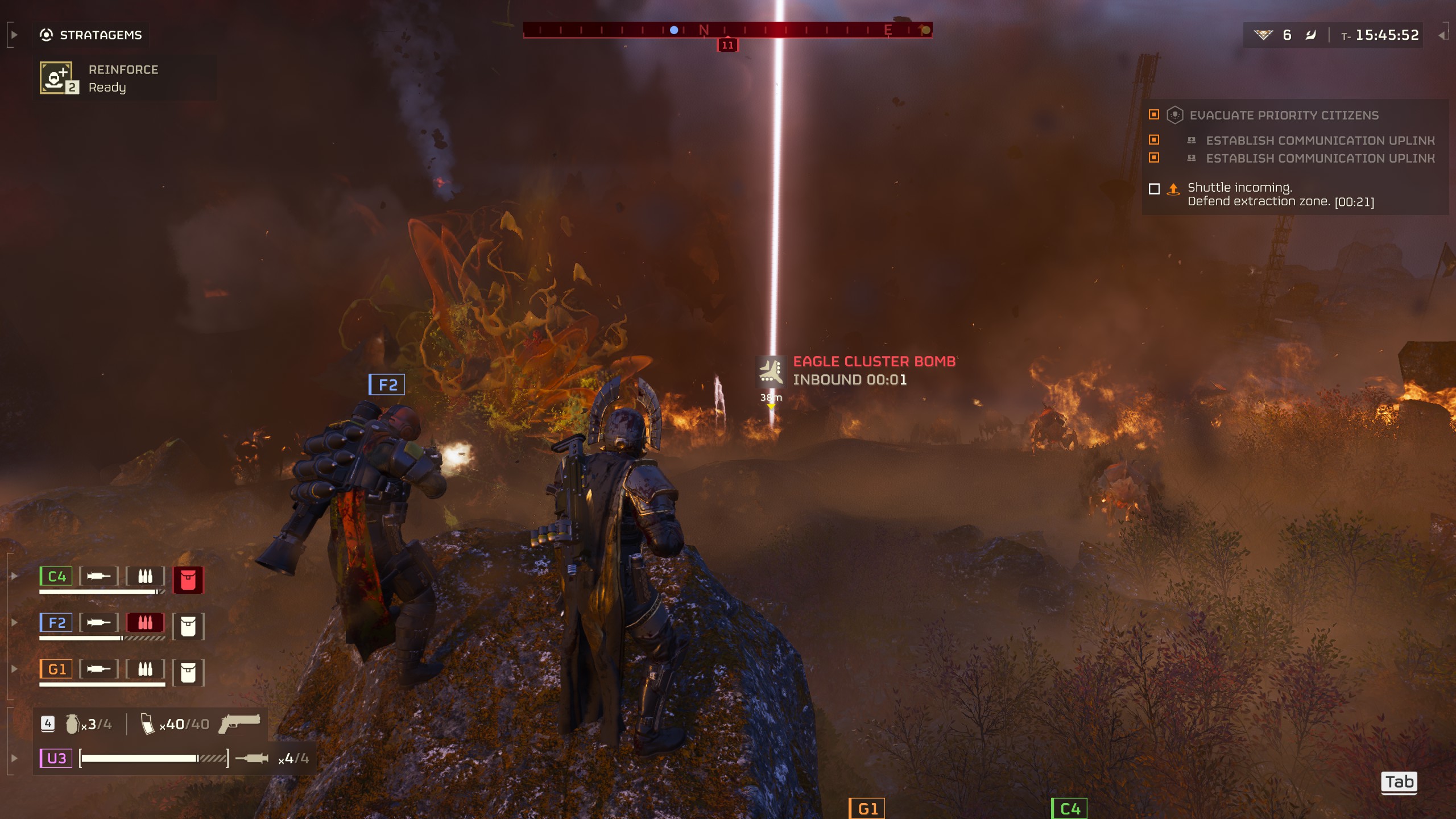Select squad member F2 tag in squad list

click(x=56, y=623)
